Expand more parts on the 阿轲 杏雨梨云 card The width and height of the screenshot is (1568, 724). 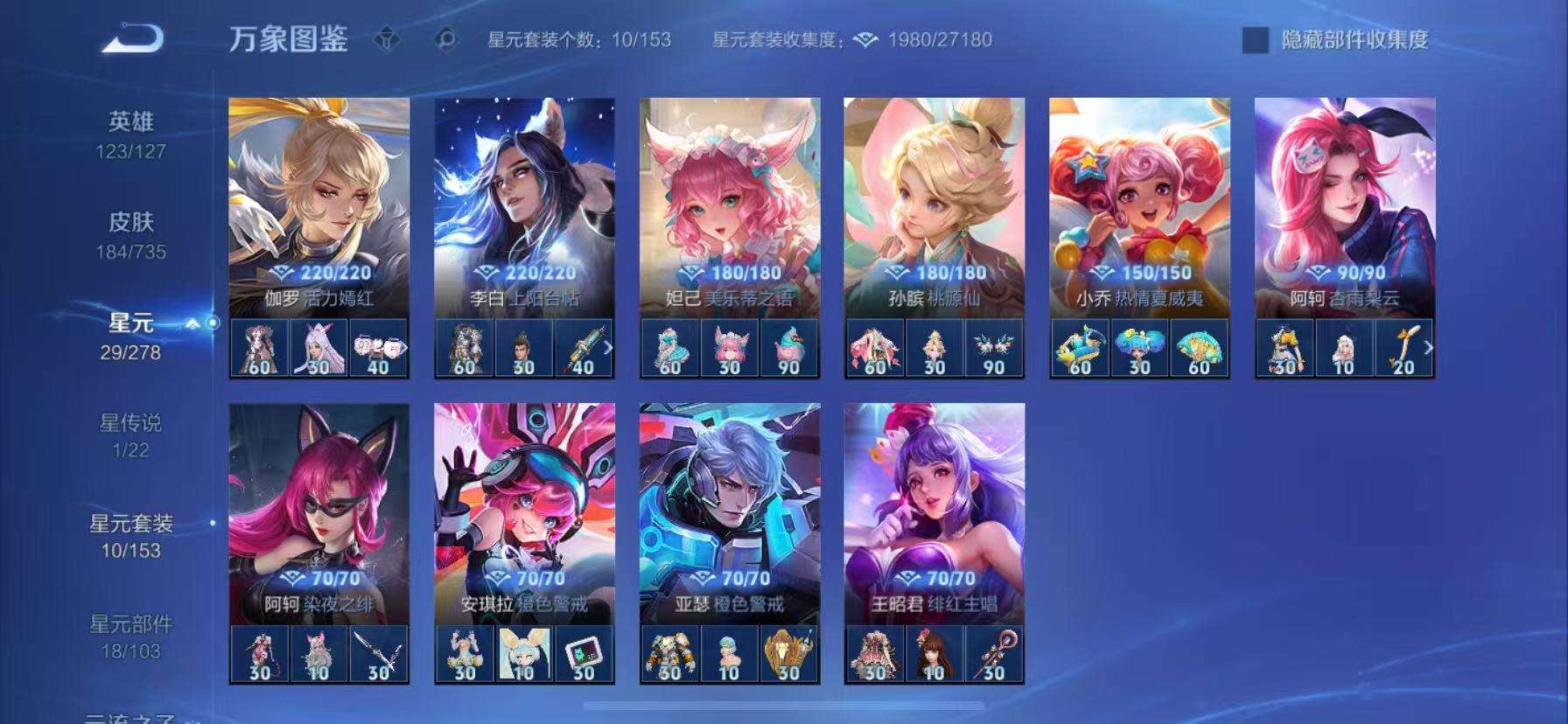(1431, 350)
